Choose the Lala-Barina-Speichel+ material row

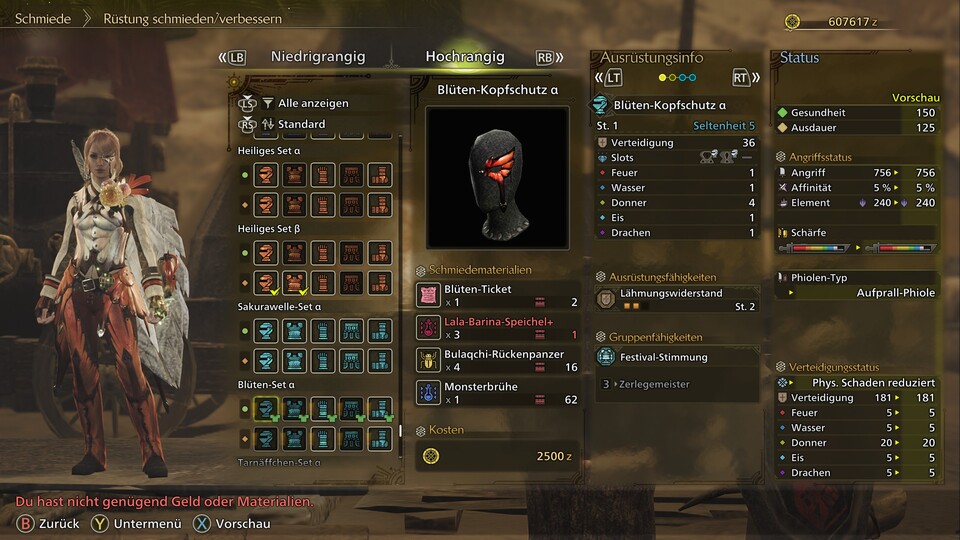click(497, 328)
